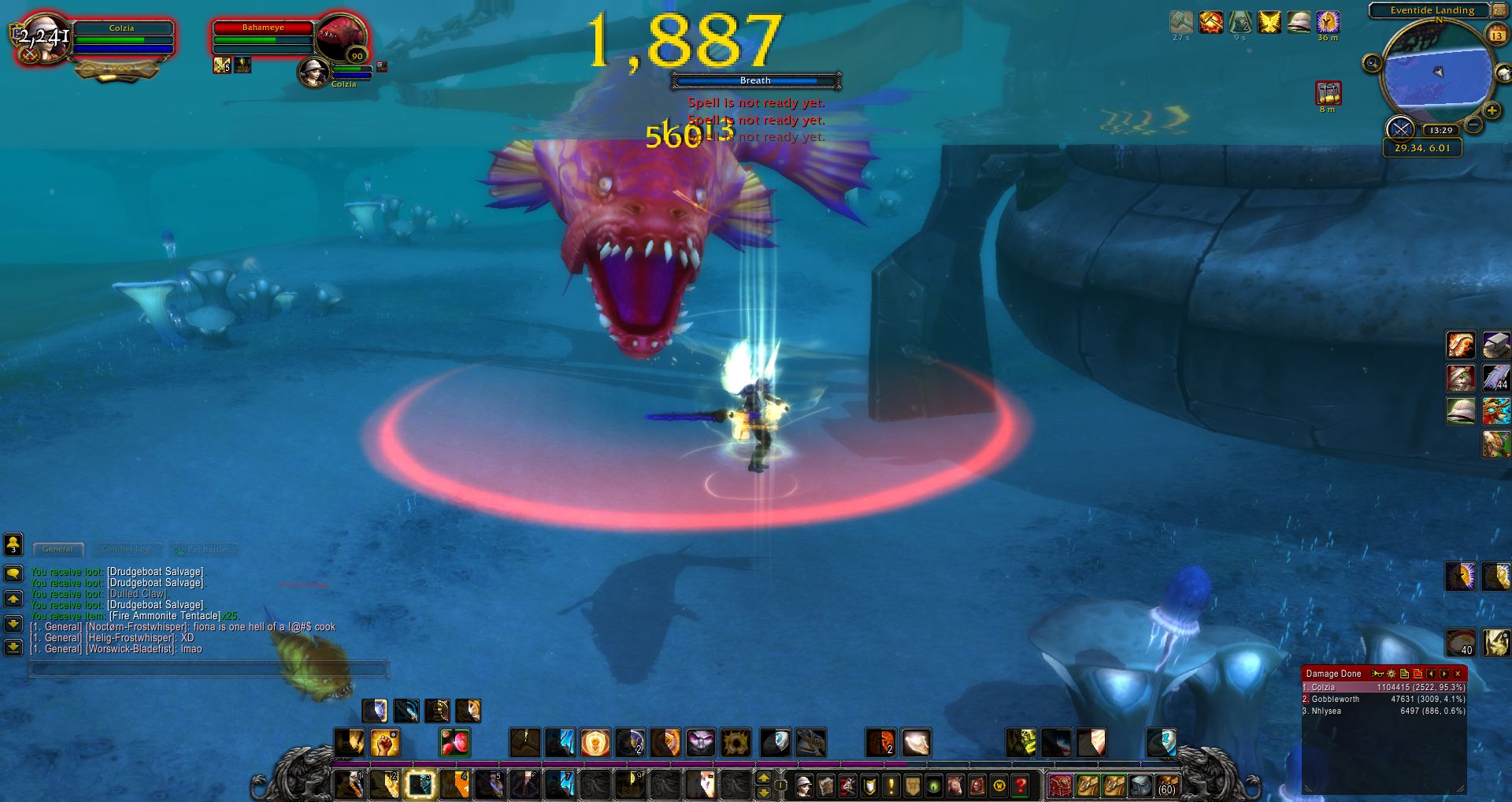Click the golden wings buff icon

(x=1269, y=22)
